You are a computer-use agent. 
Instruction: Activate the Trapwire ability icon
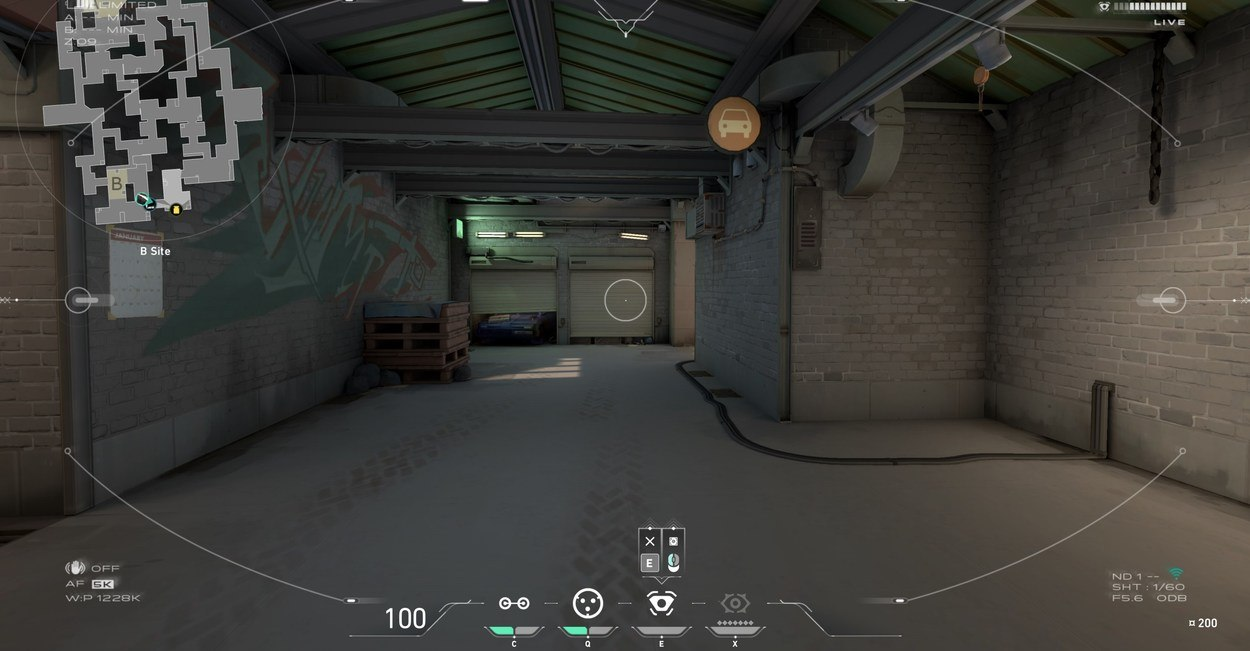[x=514, y=603]
